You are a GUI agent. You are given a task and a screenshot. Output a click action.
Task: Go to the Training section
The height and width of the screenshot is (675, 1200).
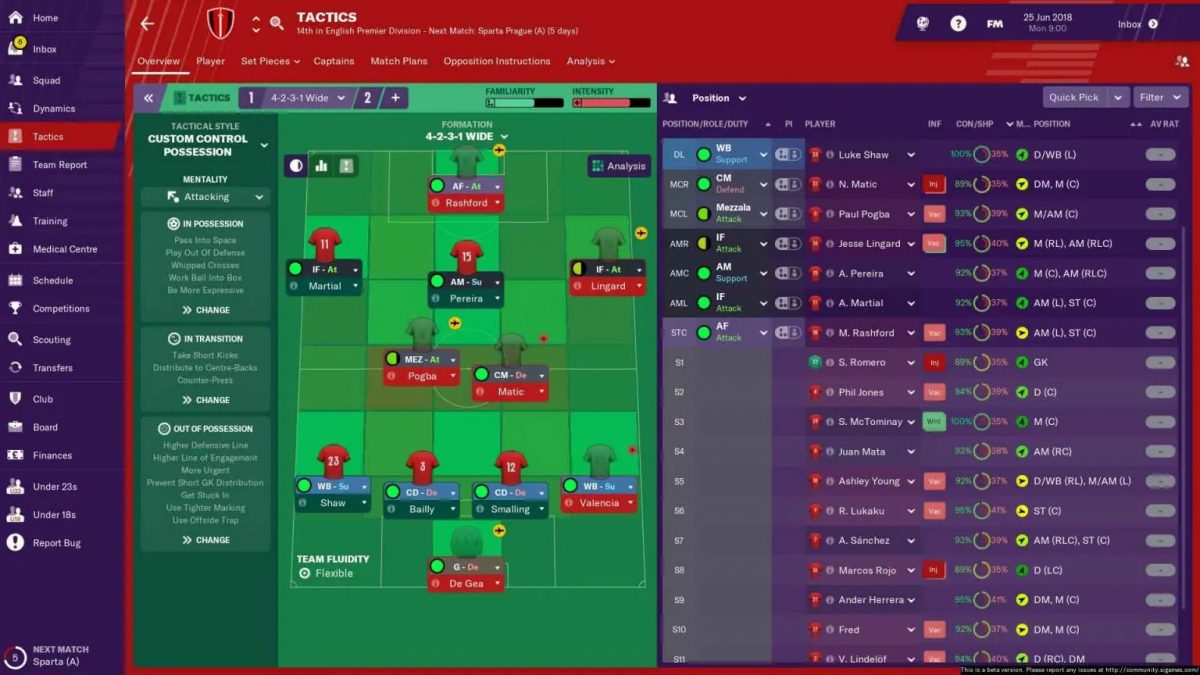click(50, 221)
